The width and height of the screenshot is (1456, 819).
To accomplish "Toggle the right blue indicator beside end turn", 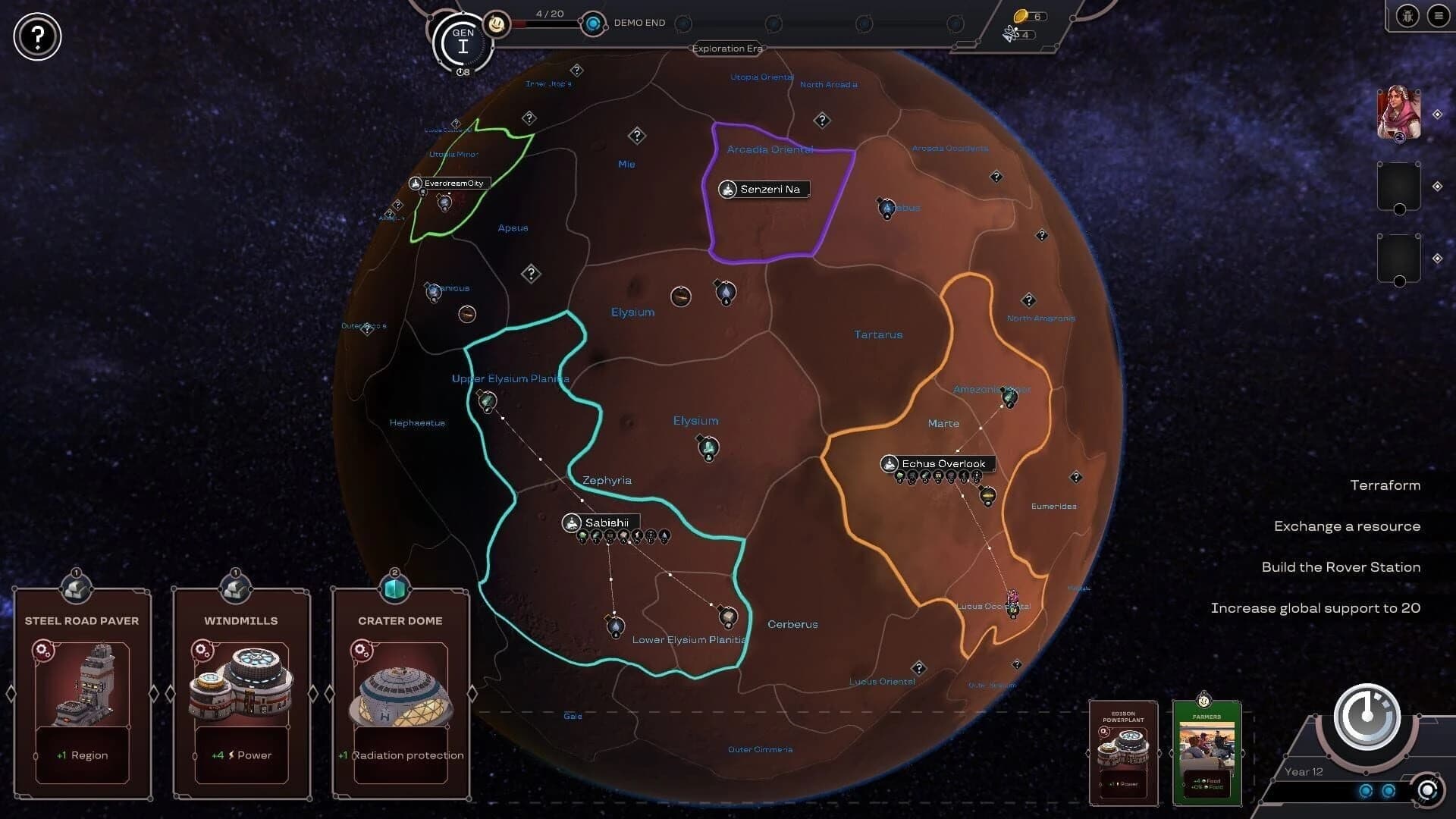I will (1388, 791).
